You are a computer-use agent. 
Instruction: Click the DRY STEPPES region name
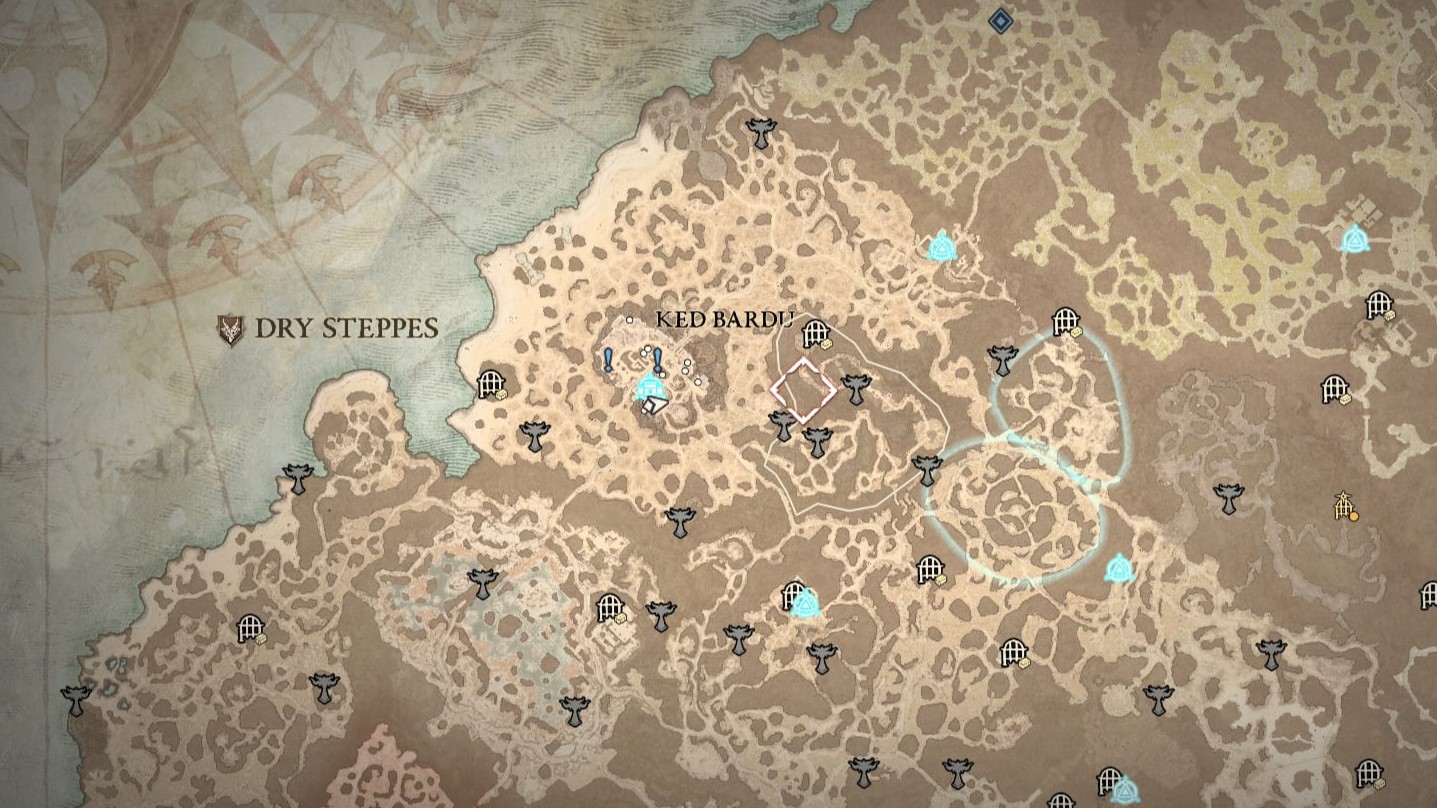[348, 325]
